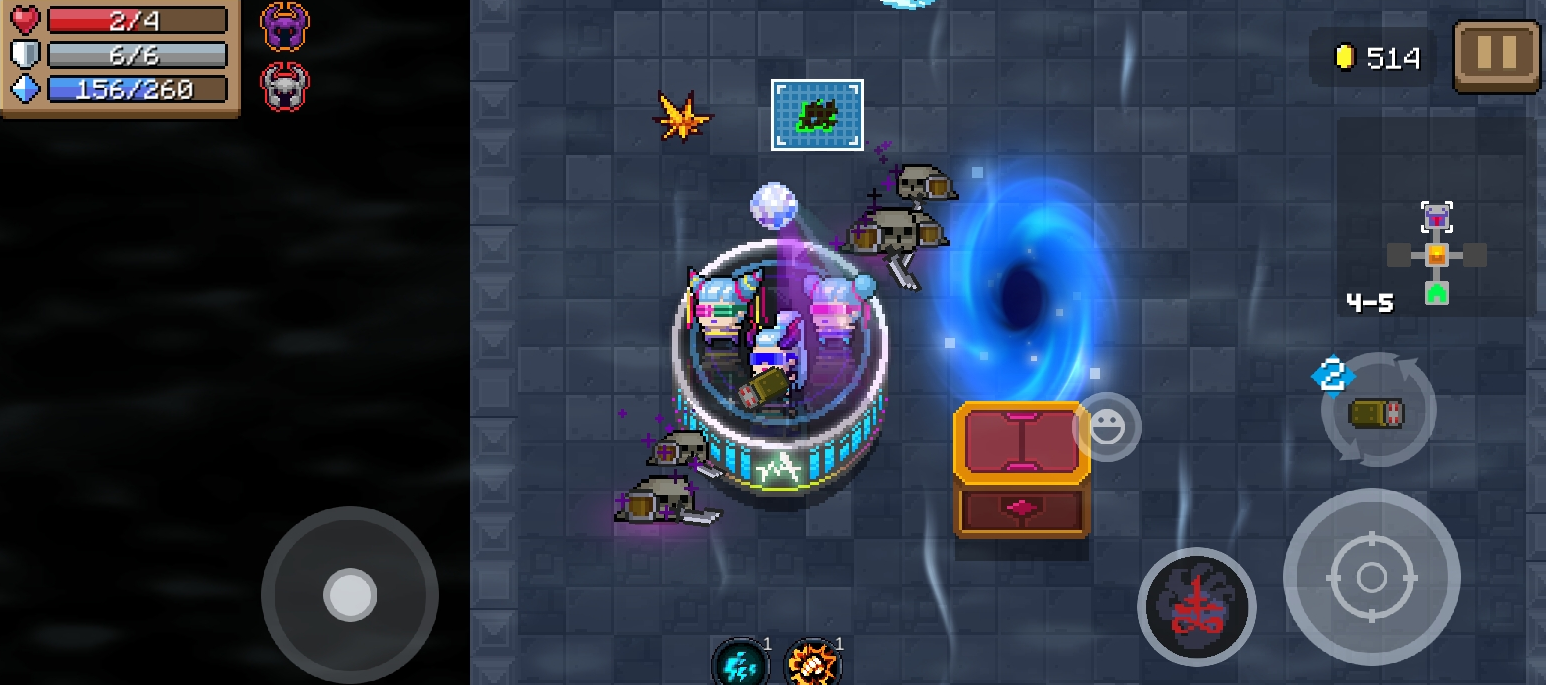The image size is (1546, 685).
Task: Open the emoji smiley button
Action: tap(1107, 427)
